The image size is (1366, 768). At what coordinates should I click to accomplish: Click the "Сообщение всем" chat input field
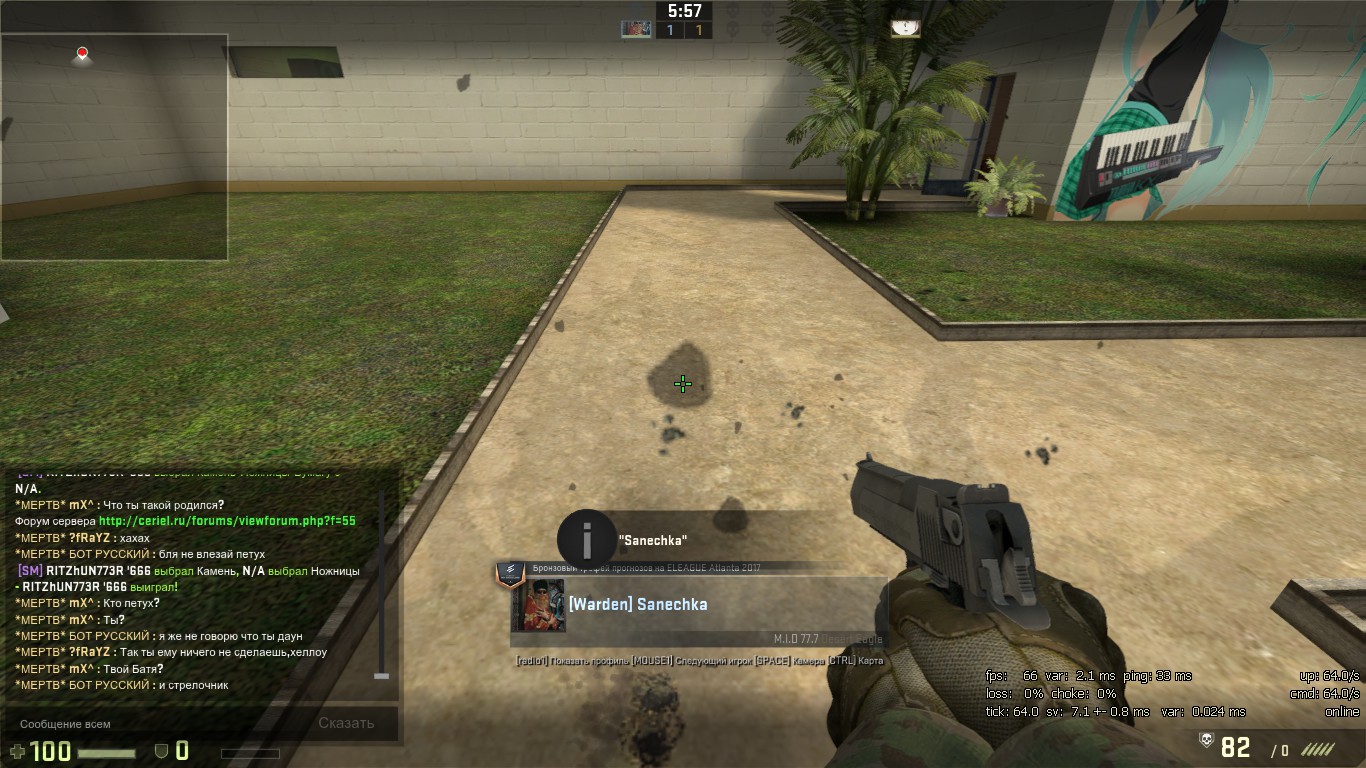(x=150, y=724)
